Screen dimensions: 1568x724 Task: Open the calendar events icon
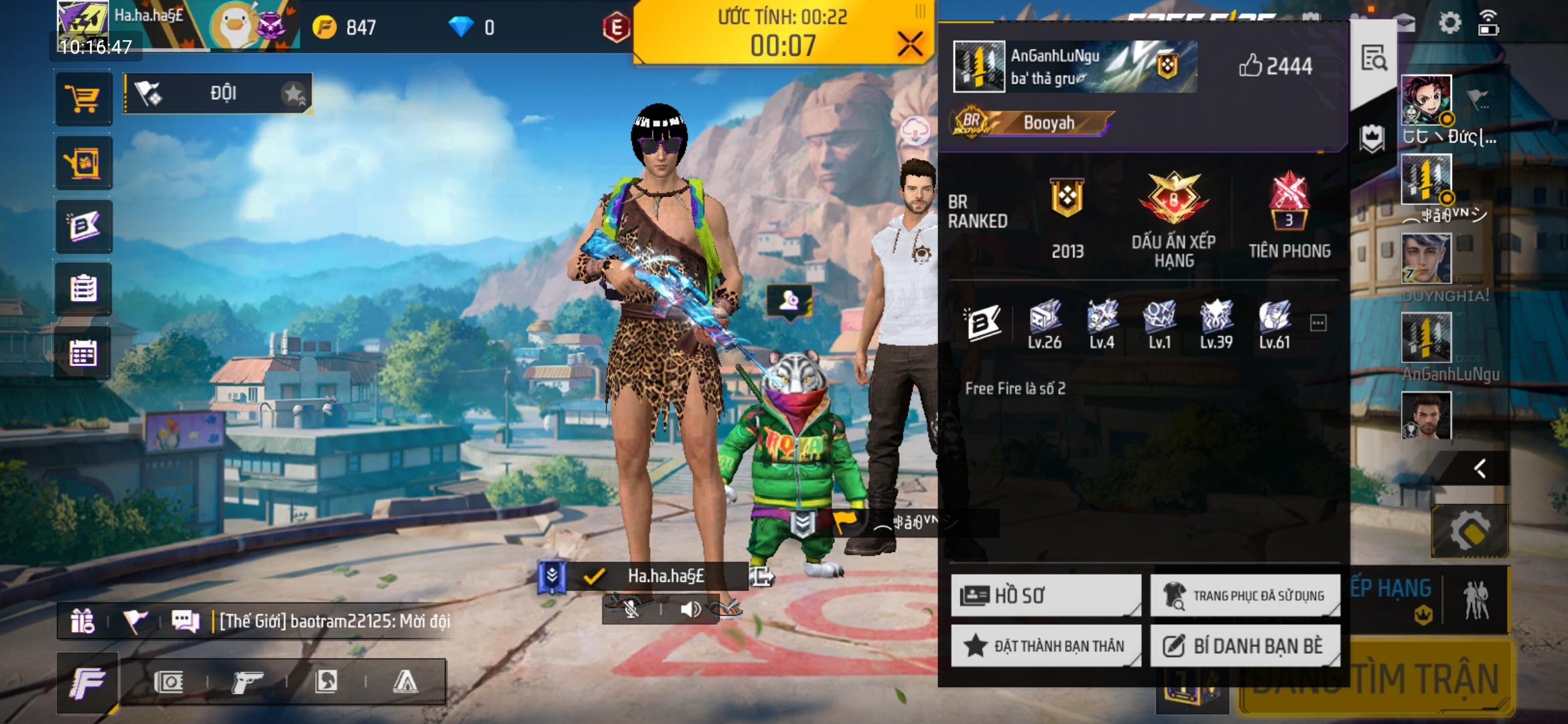pyautogui.click(x=83, y=353)
